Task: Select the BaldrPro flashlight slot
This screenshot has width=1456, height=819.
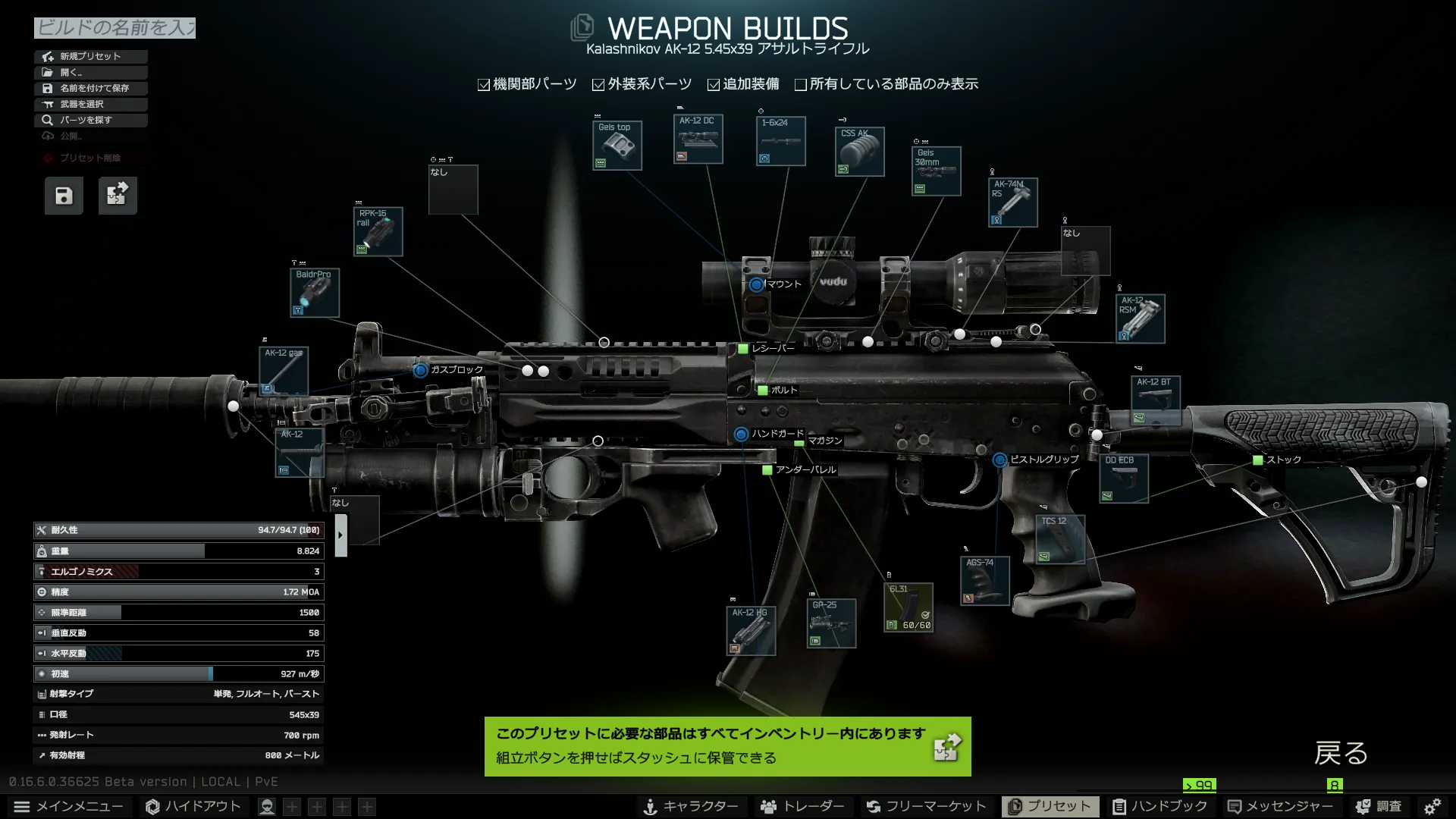Action: point(315,293)
